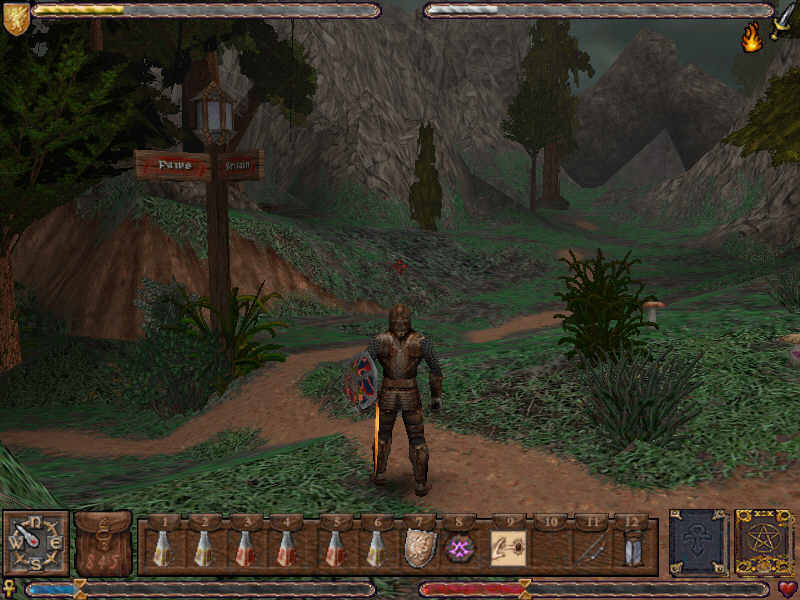The height and width of the screenshot is (600, 800).
Task: Click the compass in the corner
Action: tap(35, 543)
